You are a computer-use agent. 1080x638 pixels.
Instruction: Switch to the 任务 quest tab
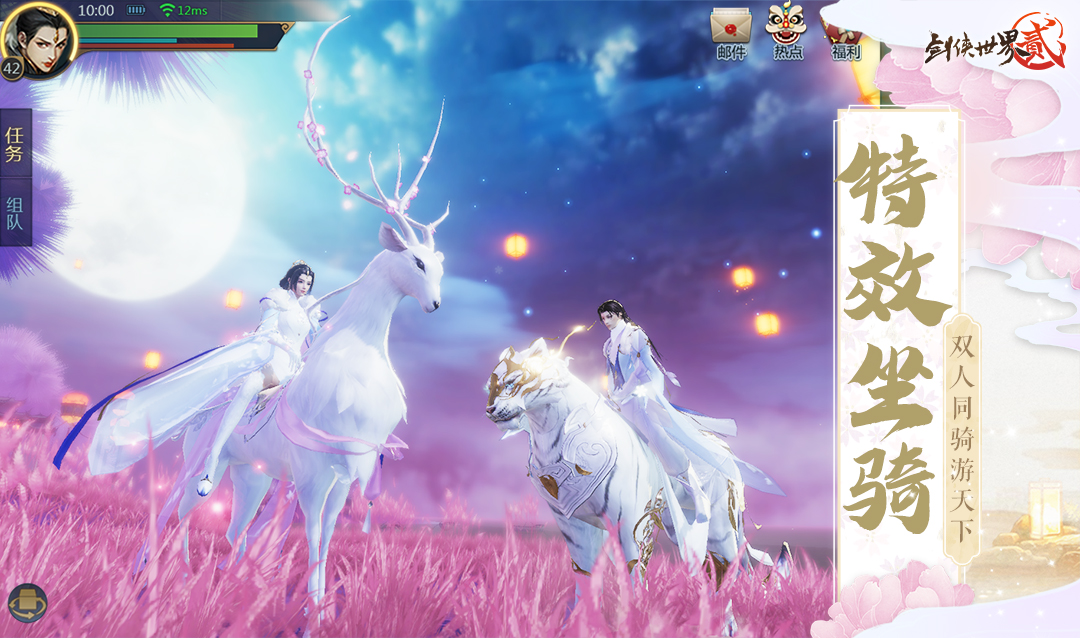[15, 144]
